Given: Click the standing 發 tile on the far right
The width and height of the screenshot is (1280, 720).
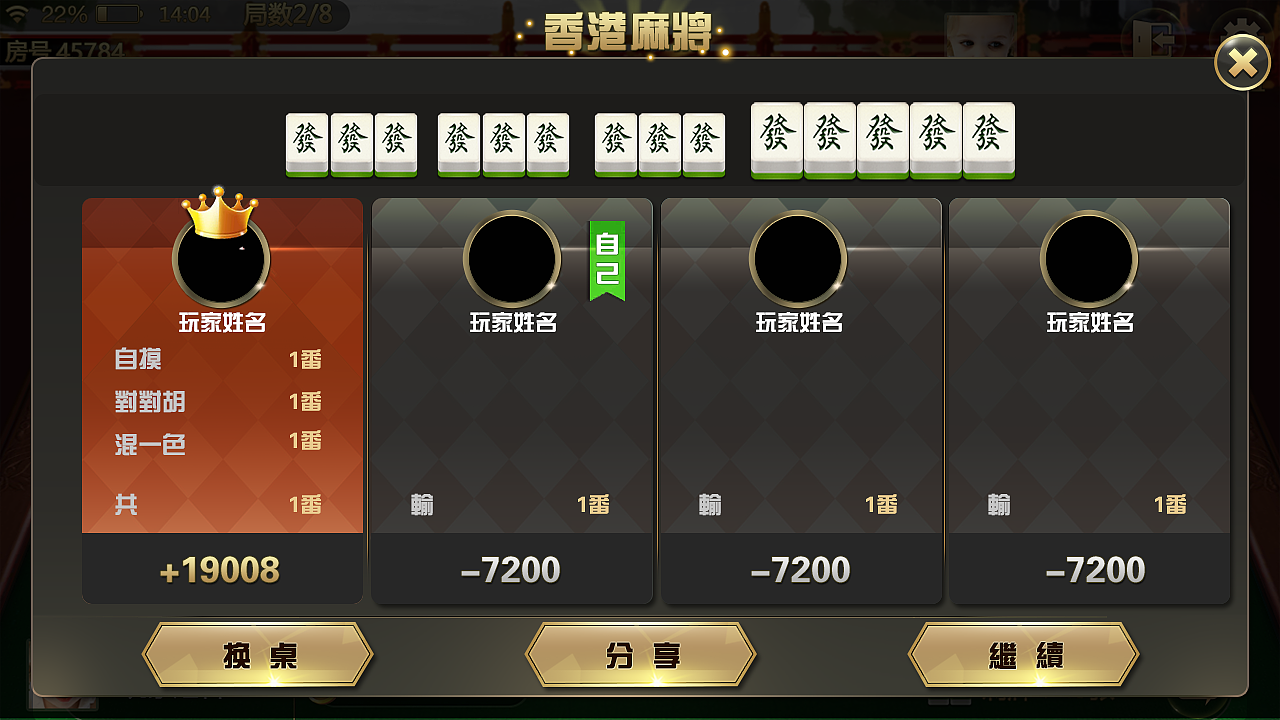Looking at the screenshot, I should pyautogui.click(x=988, y=138).
